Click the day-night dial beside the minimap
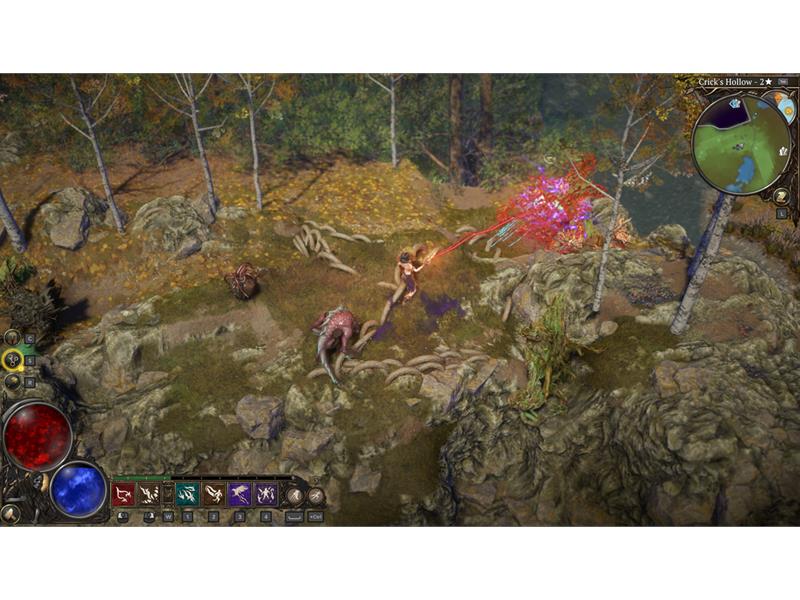 (783, 106)
